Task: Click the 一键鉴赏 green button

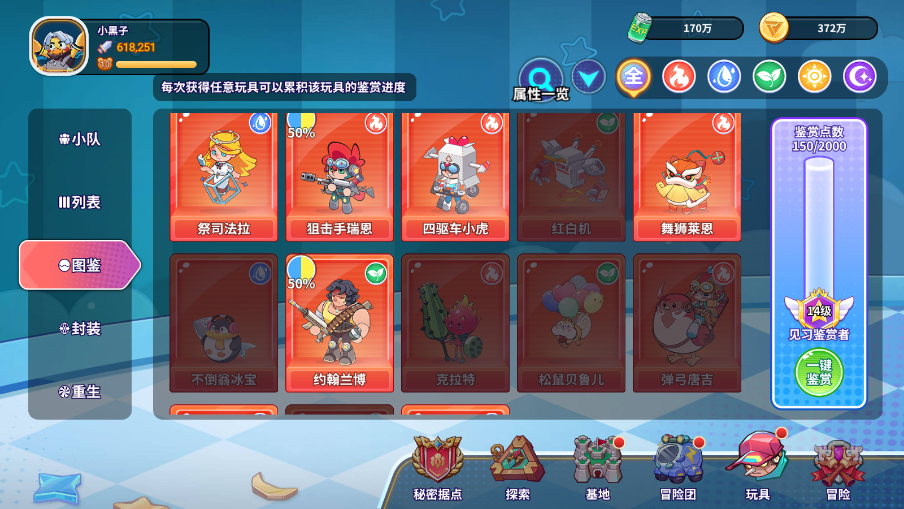Action: (819, 372)
